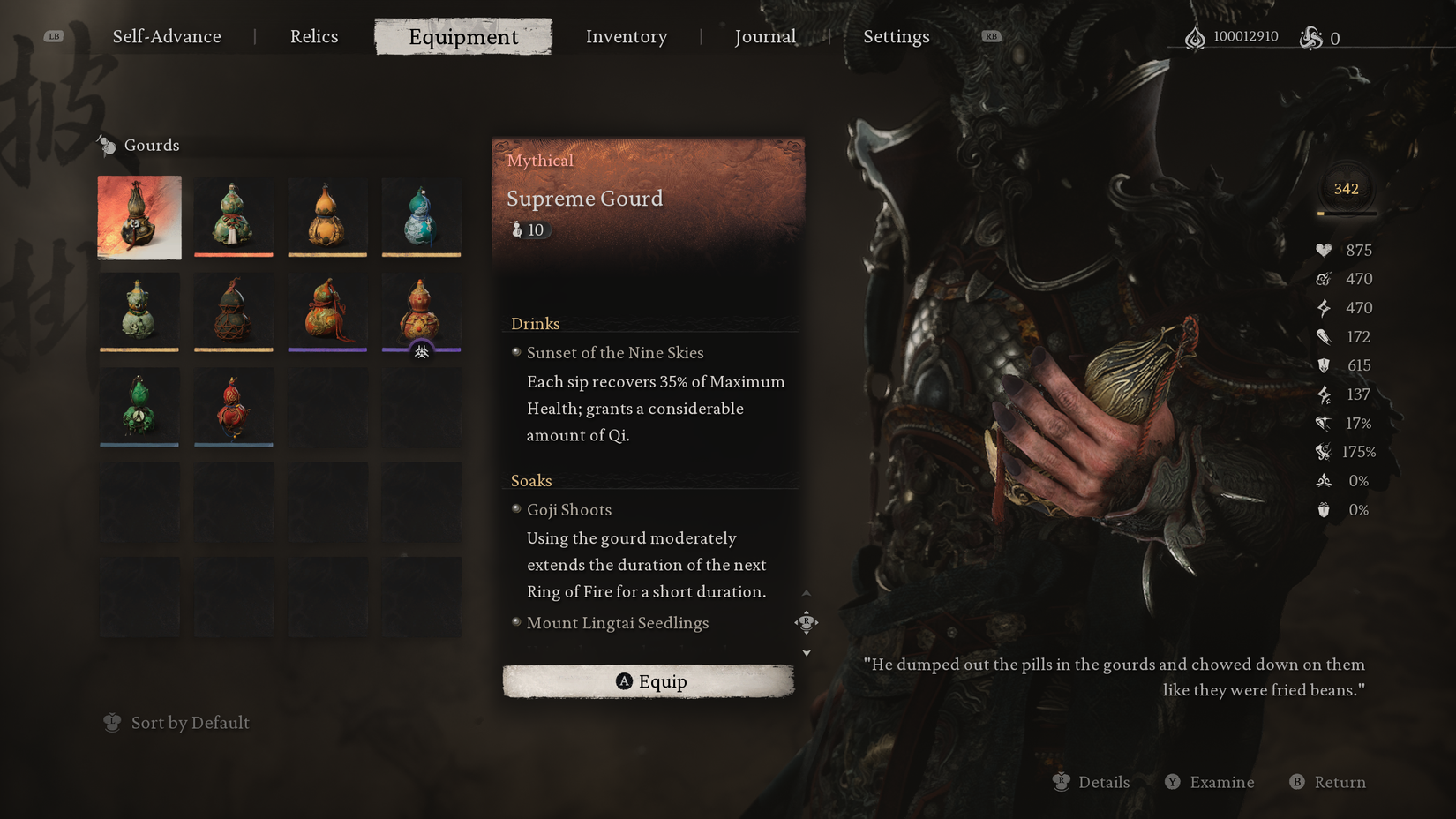1456x819 pixels.
Task: Click the dragon currency icon next to 0
Action: point(1309,37)
